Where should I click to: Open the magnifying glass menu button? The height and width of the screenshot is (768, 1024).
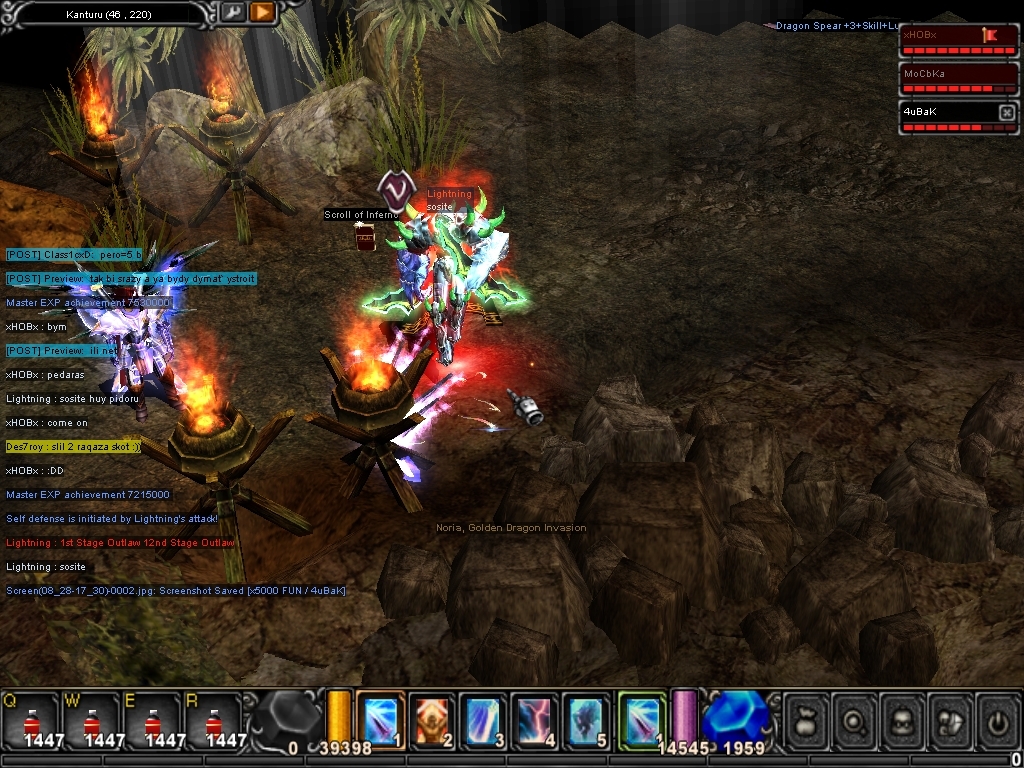click(x=854, y=721)
